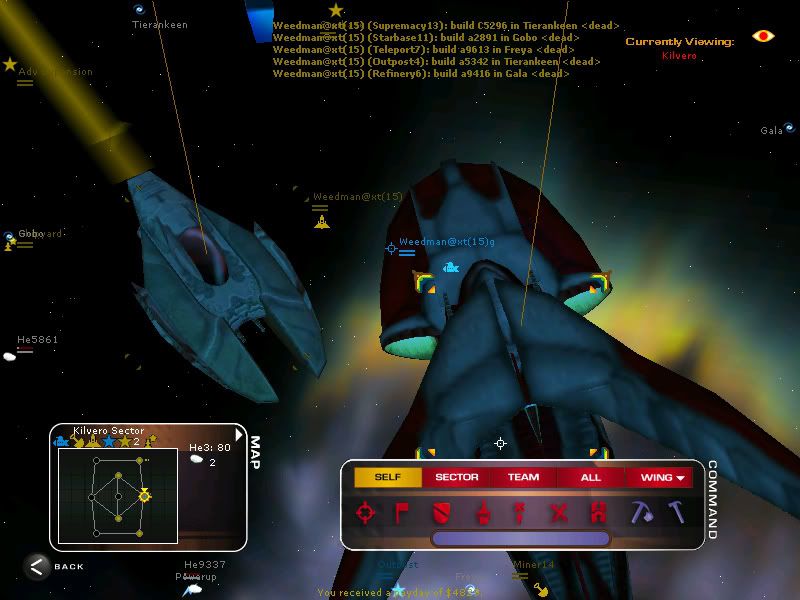Select the SELF command tab
The height and width of the screenshot is (600, 800).
(387, 477)
